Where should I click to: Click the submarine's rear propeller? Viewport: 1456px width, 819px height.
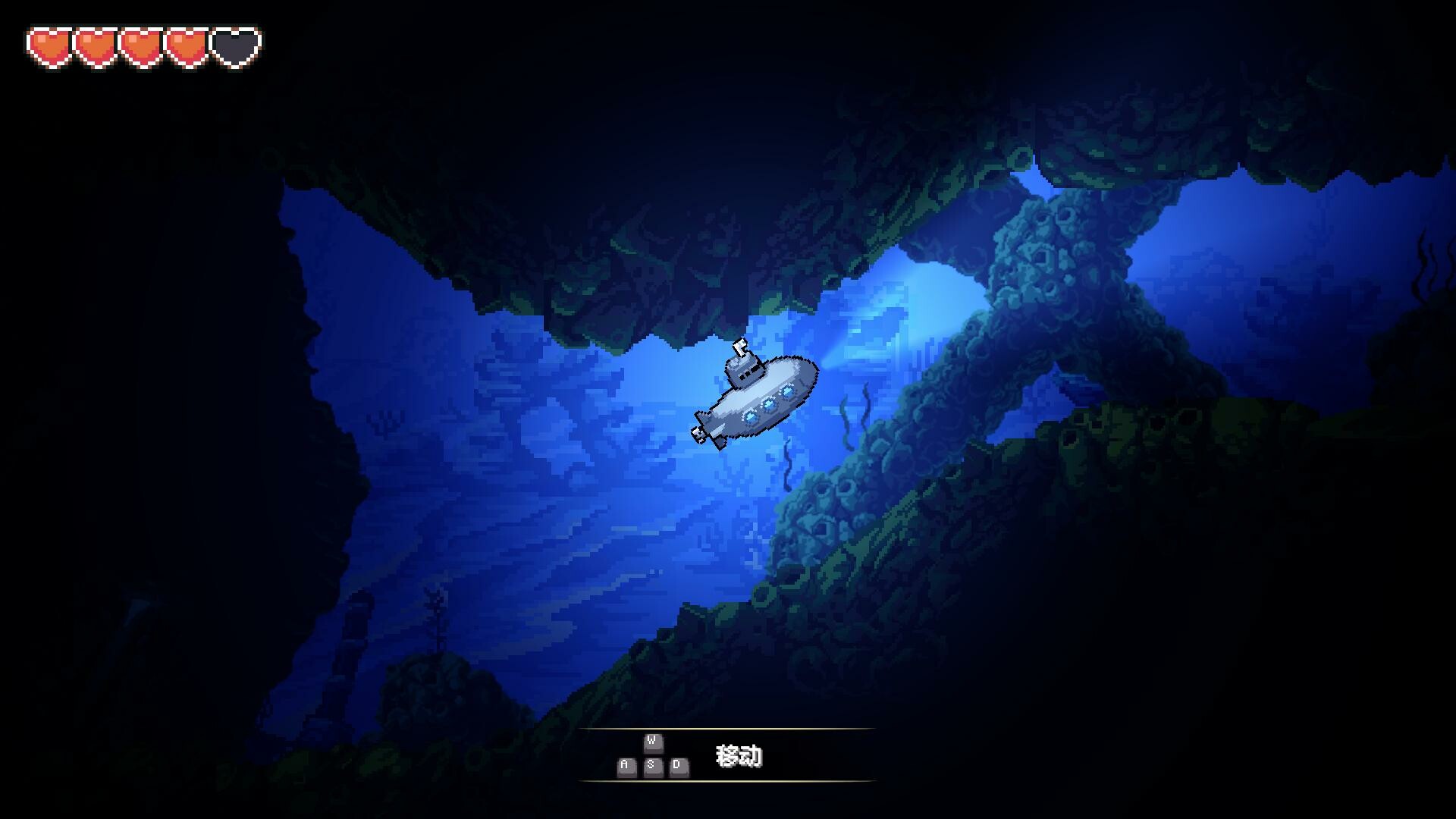(697, 434)
